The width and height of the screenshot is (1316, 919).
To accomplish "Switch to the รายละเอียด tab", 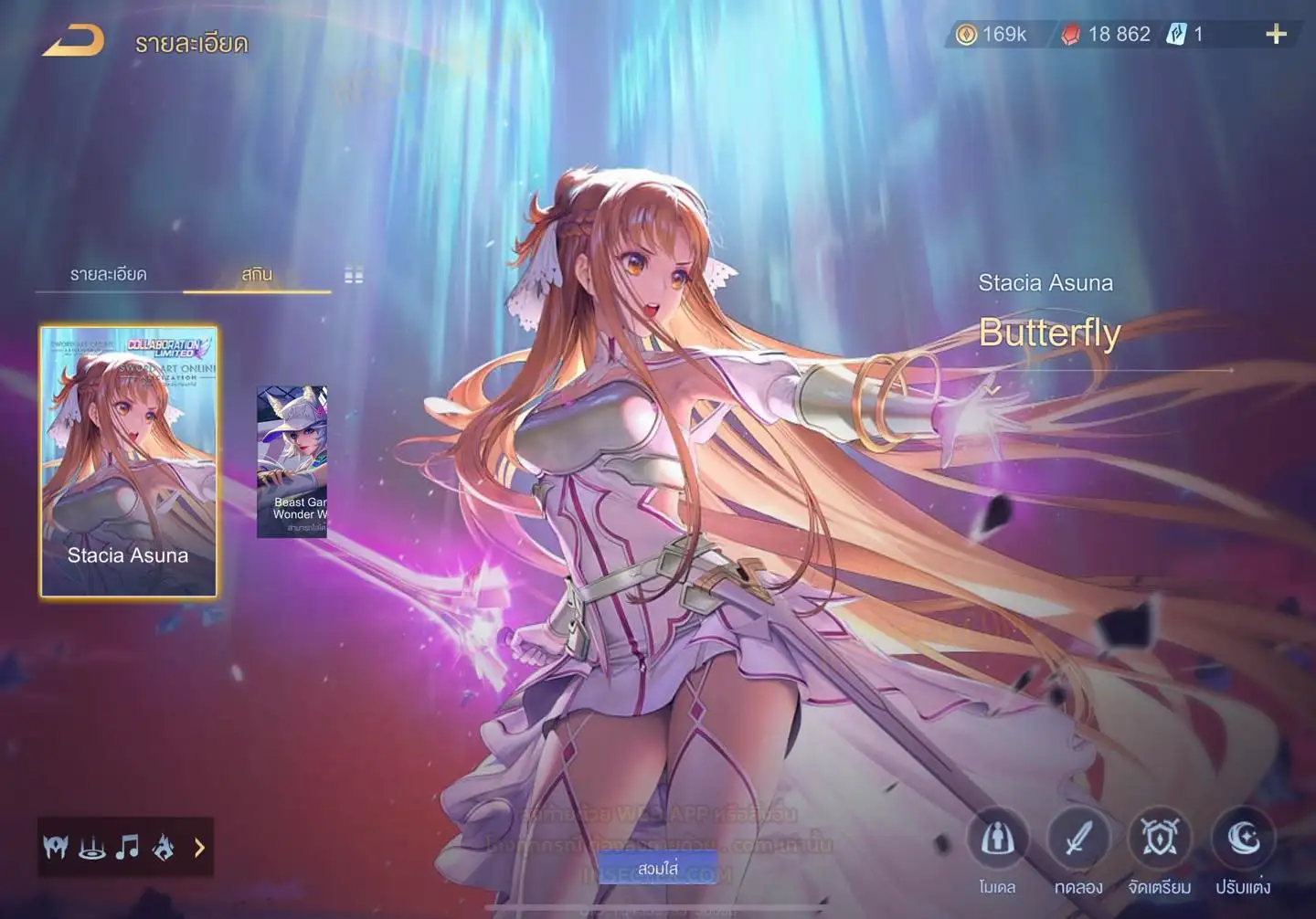I will pyautogui.click(x=108, y=274).
